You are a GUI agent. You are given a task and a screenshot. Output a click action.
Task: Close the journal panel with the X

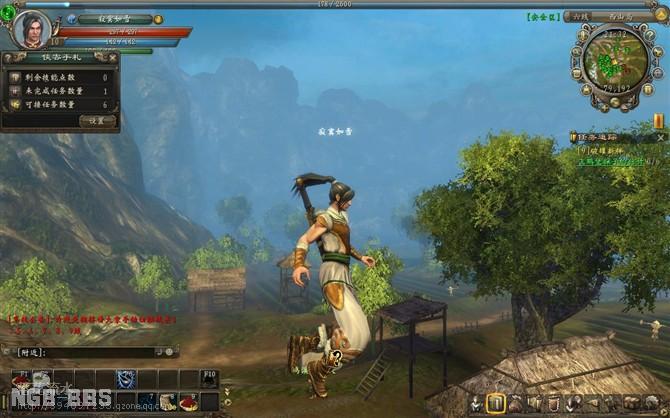coord(113,58)
